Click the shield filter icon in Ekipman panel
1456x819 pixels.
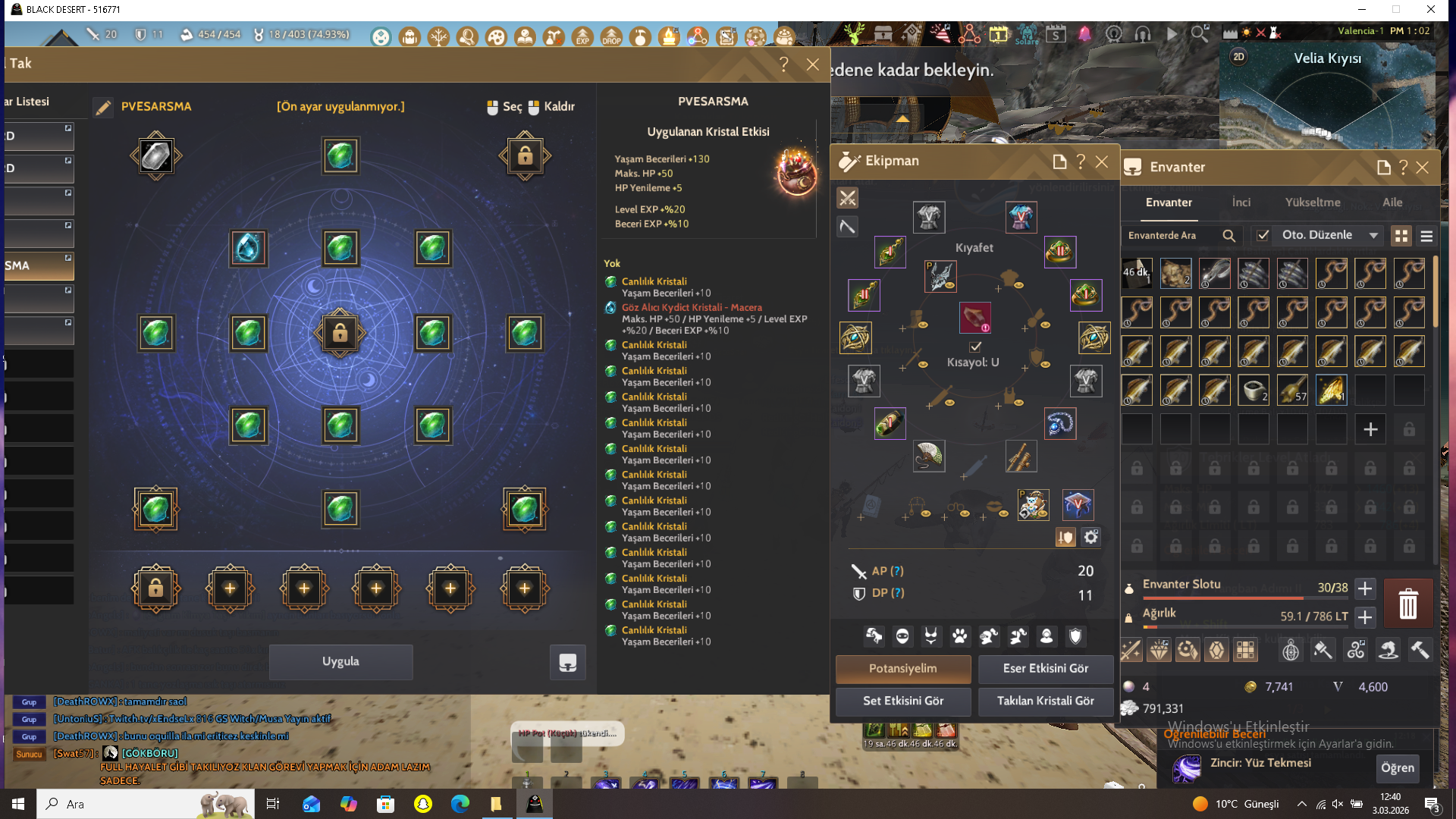click(x=1075, y=636)
